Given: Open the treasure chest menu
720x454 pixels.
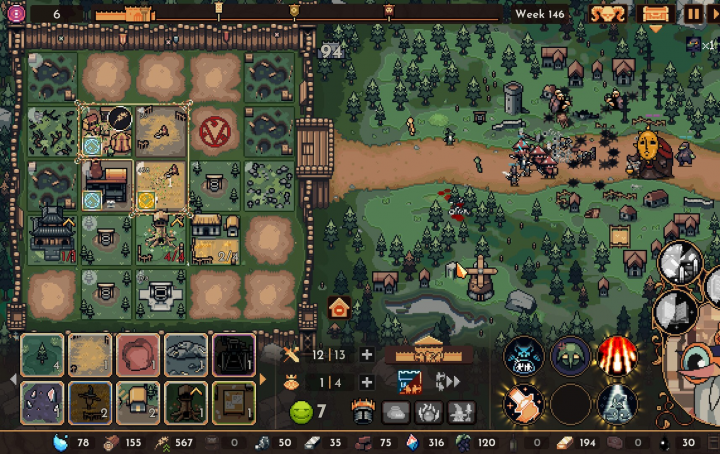Looking at the screenshot, I should click(656, 14).
